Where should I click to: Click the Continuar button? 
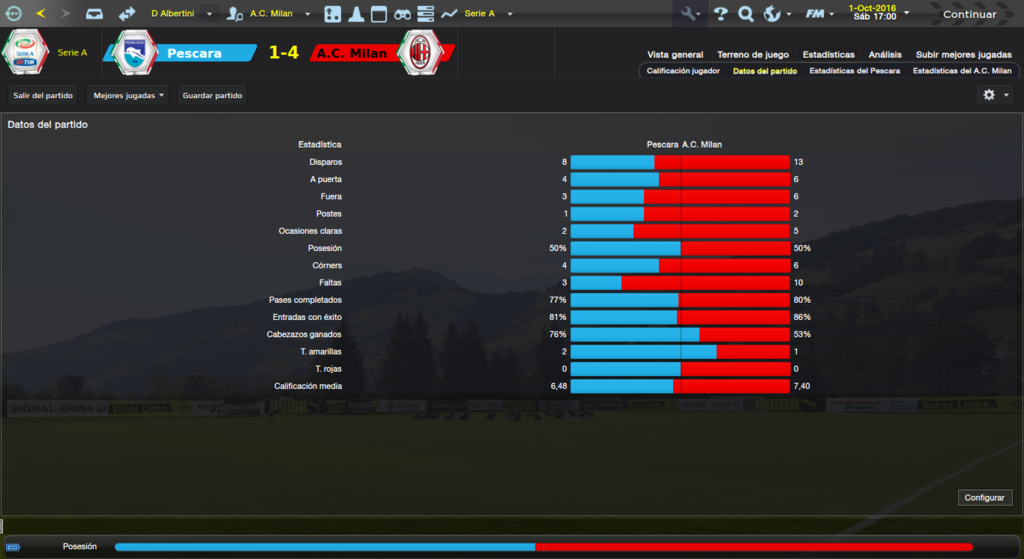point(969,14)
